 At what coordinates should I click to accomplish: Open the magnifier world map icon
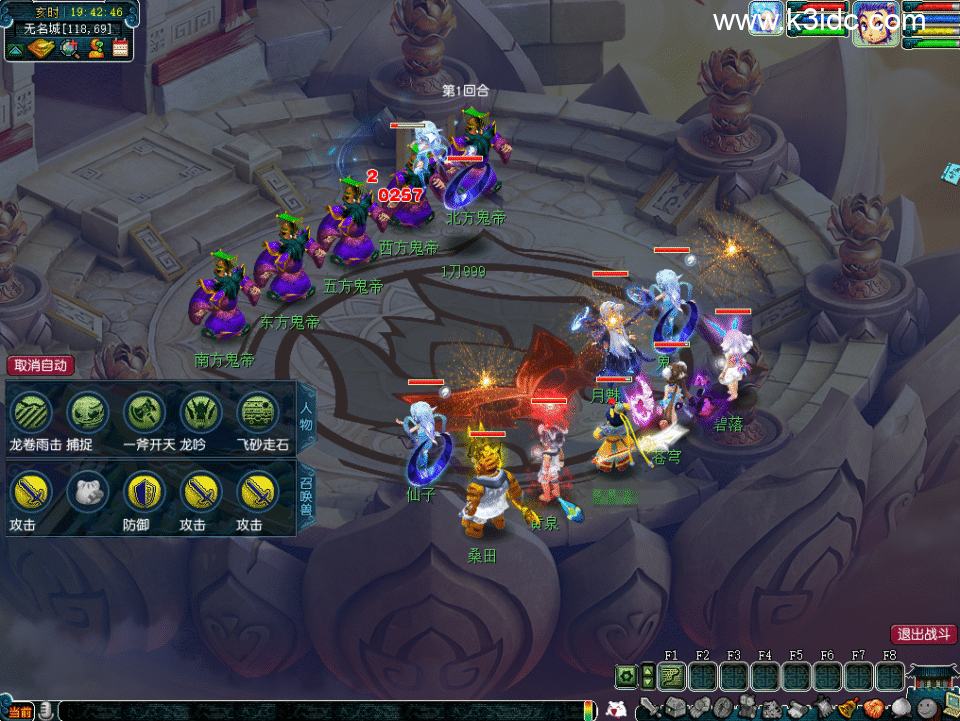point(69,47)
